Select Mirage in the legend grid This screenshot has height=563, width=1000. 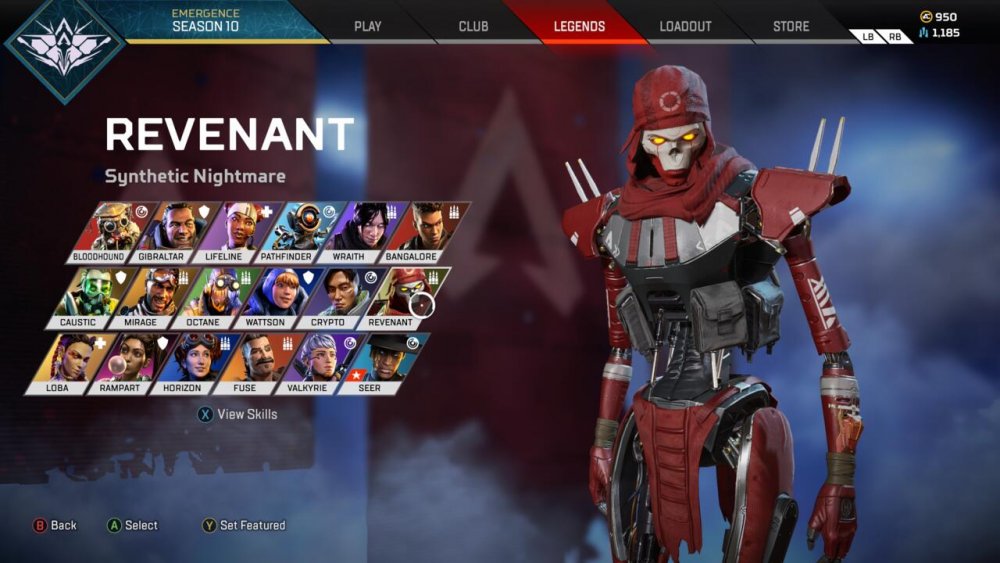click(144, 296)
